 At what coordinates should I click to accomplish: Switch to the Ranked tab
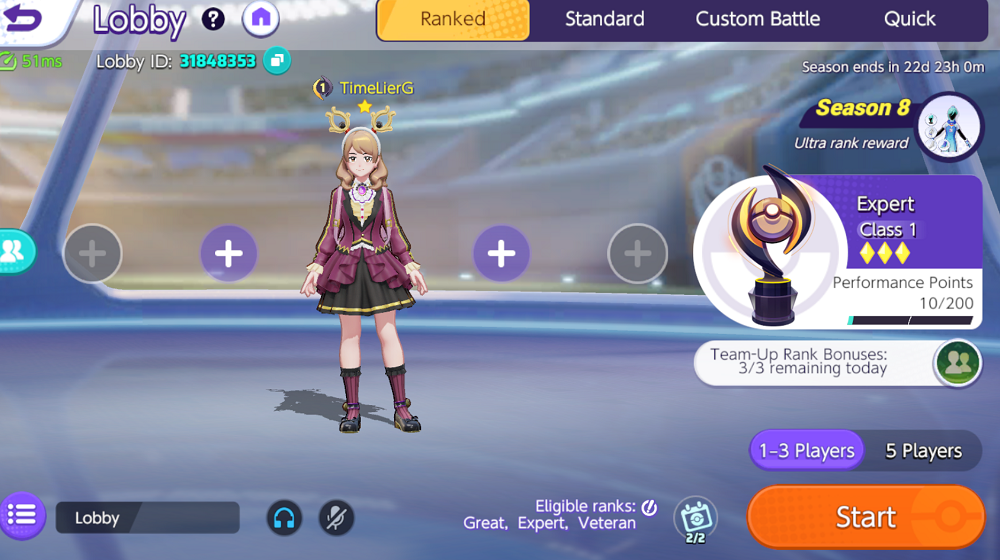click(453, 20)
